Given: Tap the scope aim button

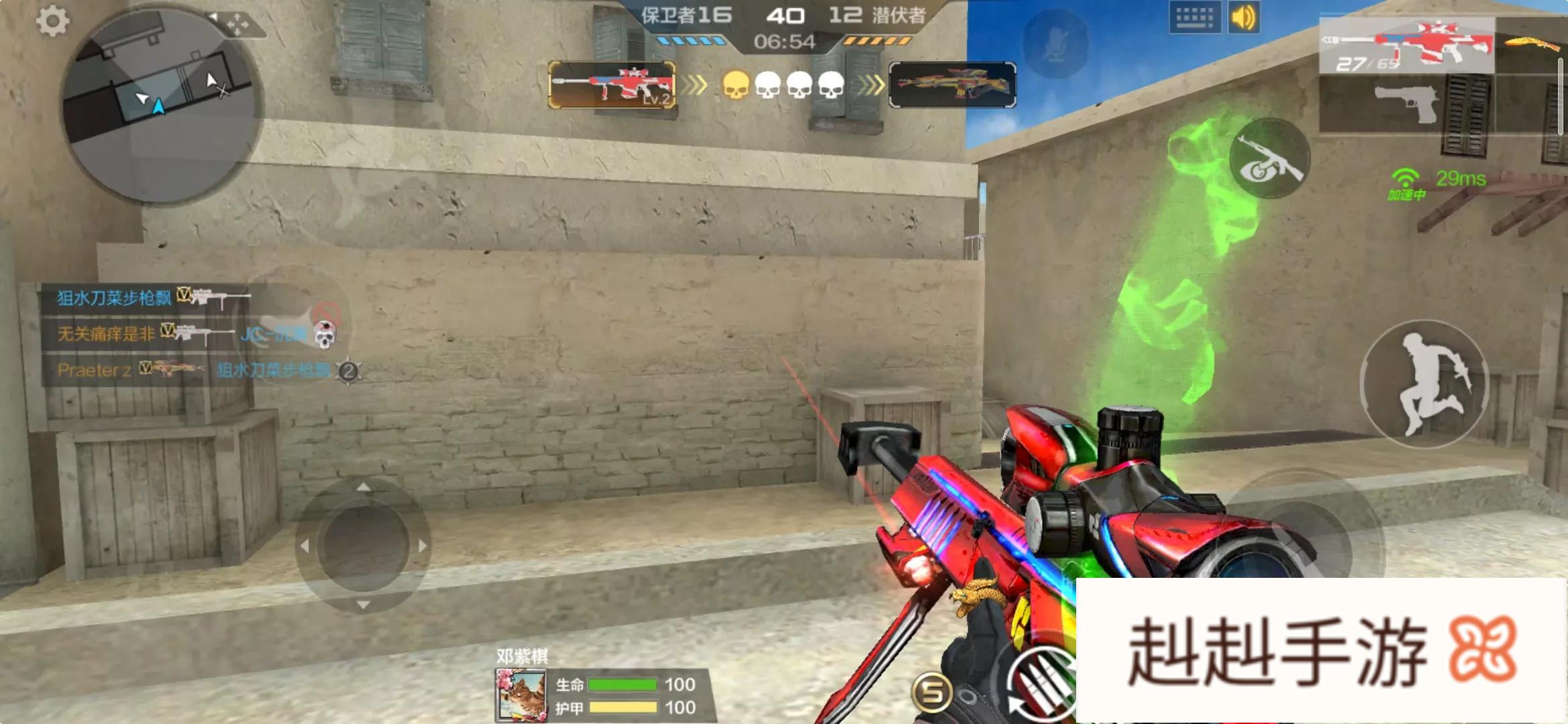Looking at the screenshot, I should [1269, 159].
